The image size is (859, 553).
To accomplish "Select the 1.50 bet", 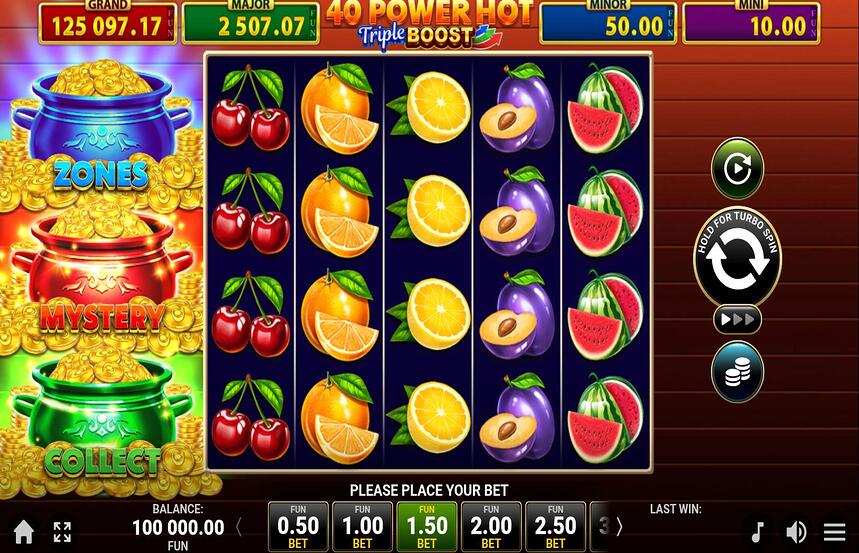I will pos(427,526).
